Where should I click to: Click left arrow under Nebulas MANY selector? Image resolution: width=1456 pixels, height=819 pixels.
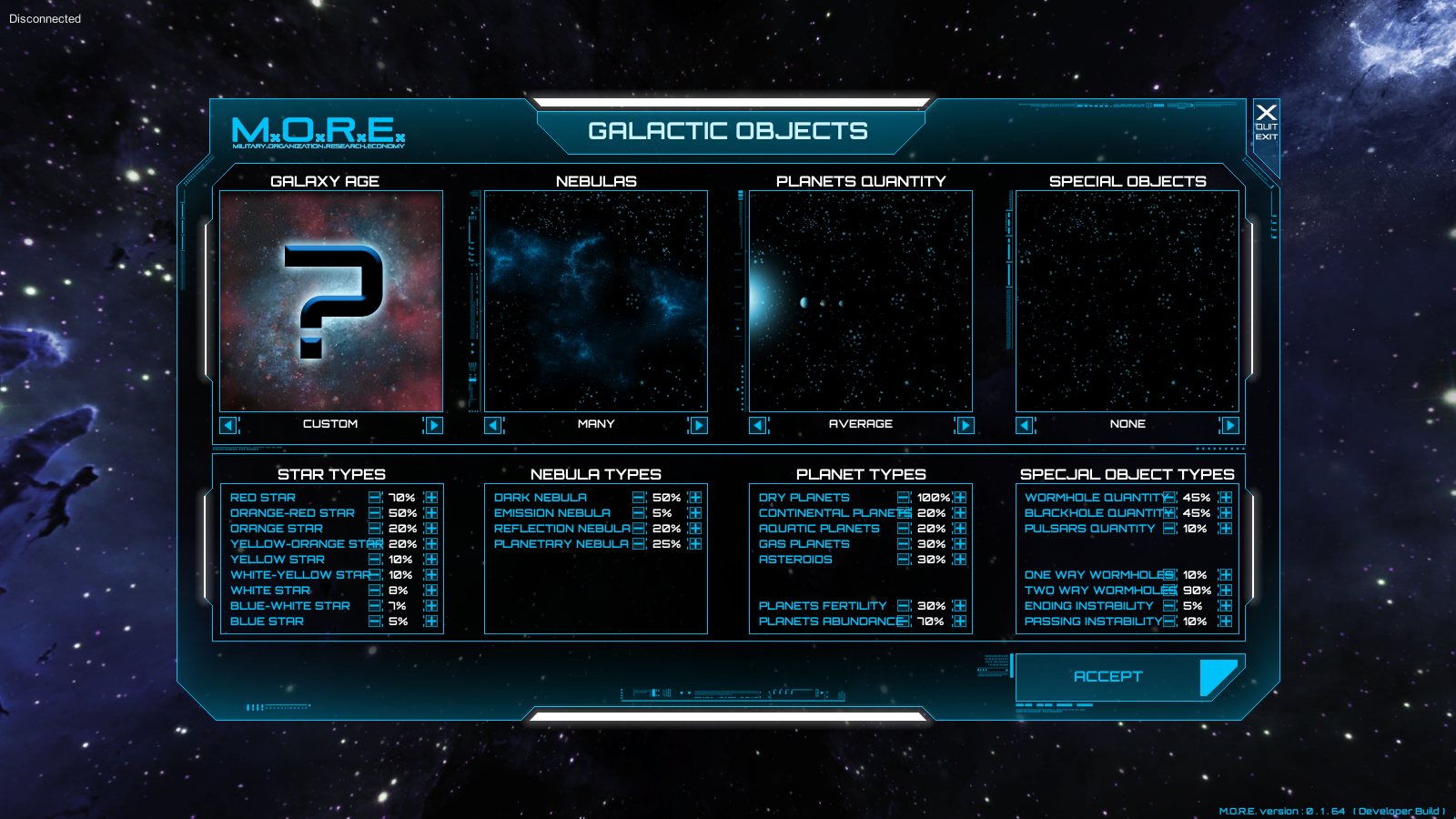pos(492,425)
